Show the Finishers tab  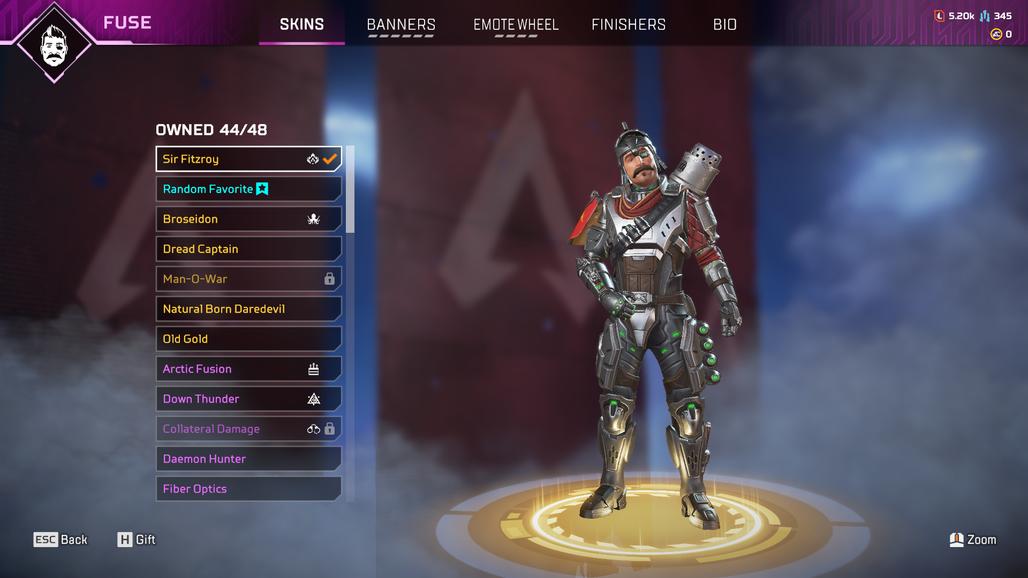pyautogui.click(x=628, y=25)
